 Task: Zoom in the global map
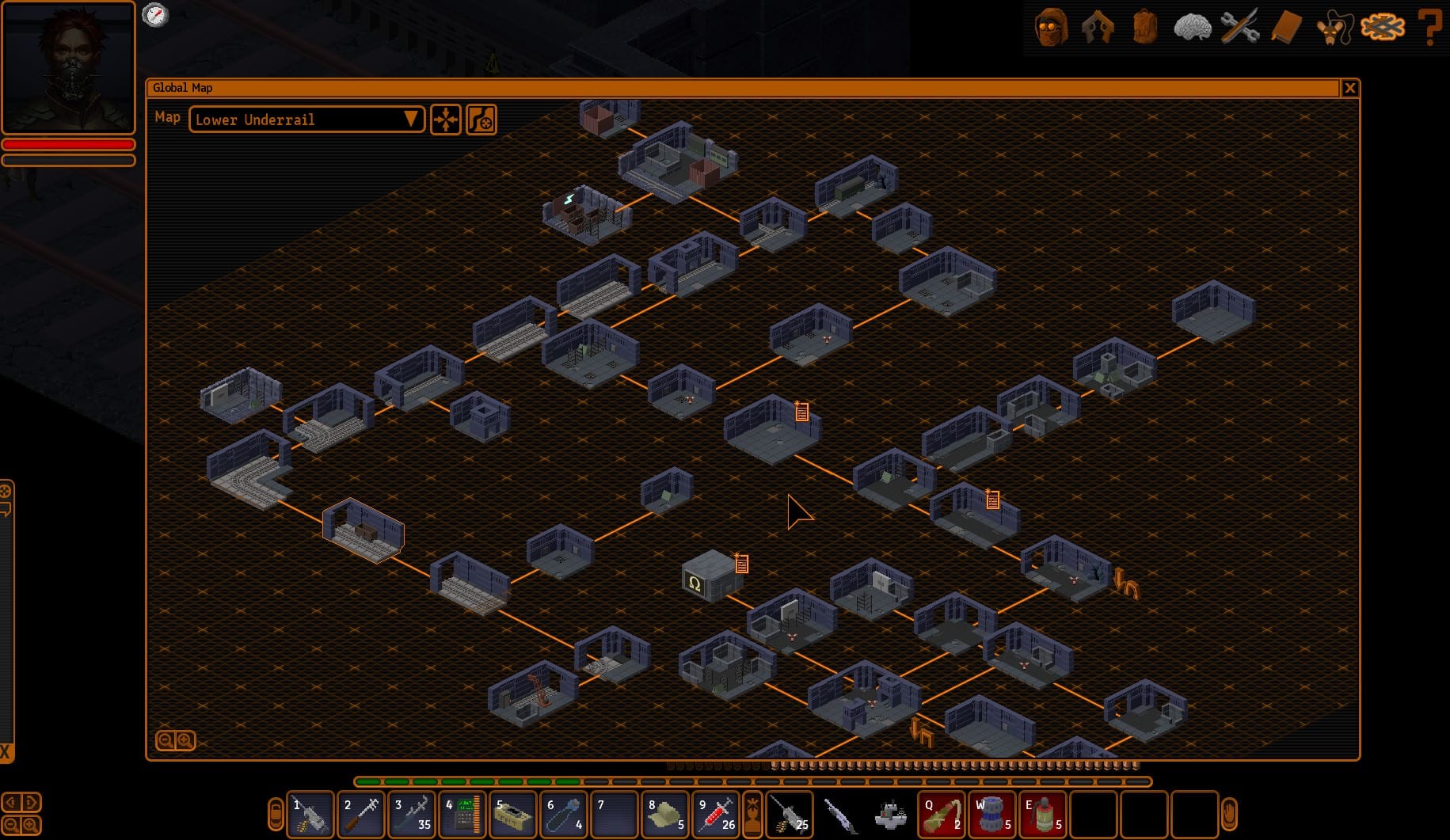(x=185, y=741)
